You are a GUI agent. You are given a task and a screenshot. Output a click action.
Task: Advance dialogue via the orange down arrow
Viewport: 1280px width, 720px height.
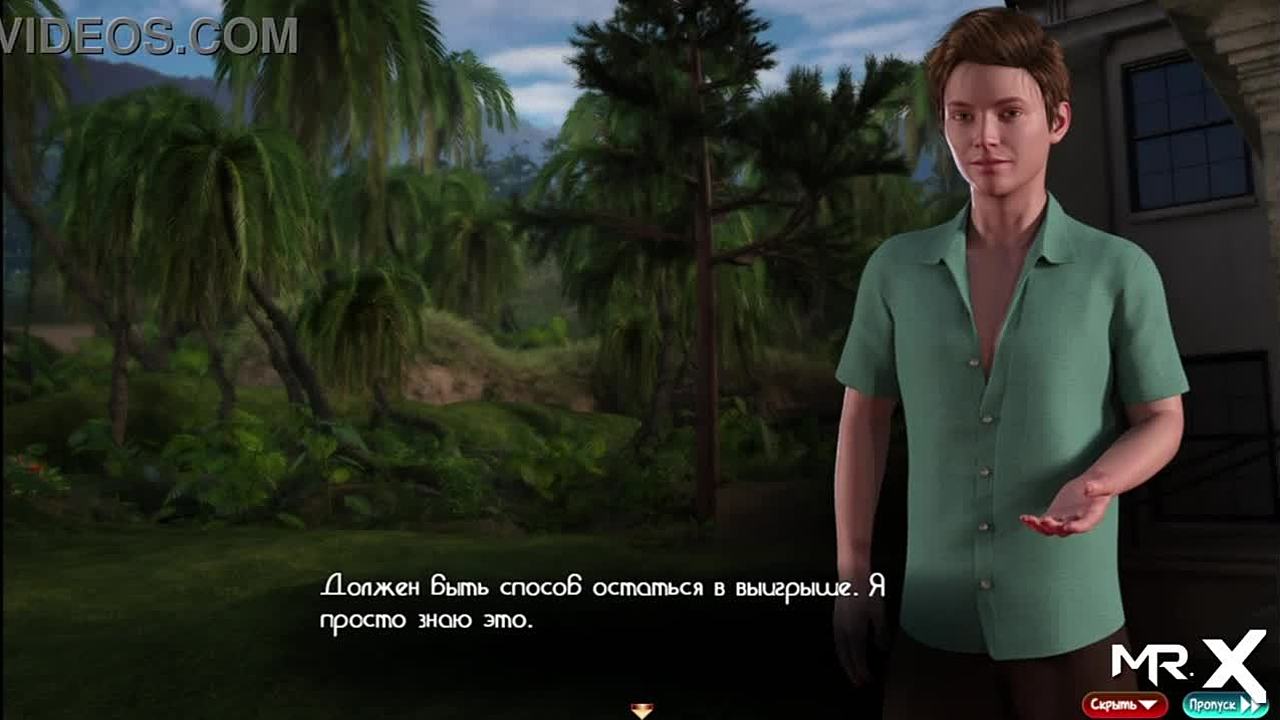tap(642, 711)
